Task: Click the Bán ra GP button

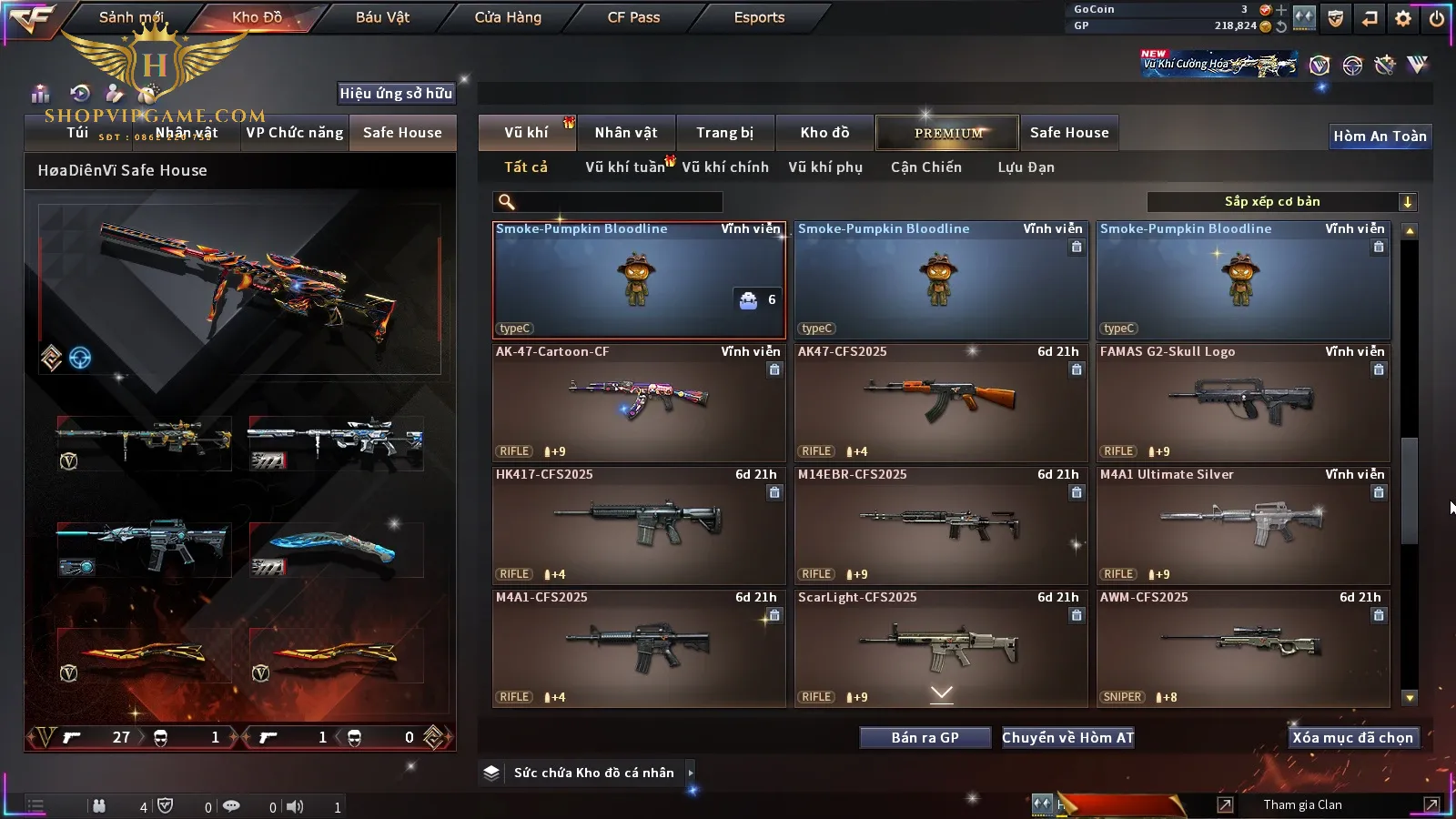Action: 925,738
